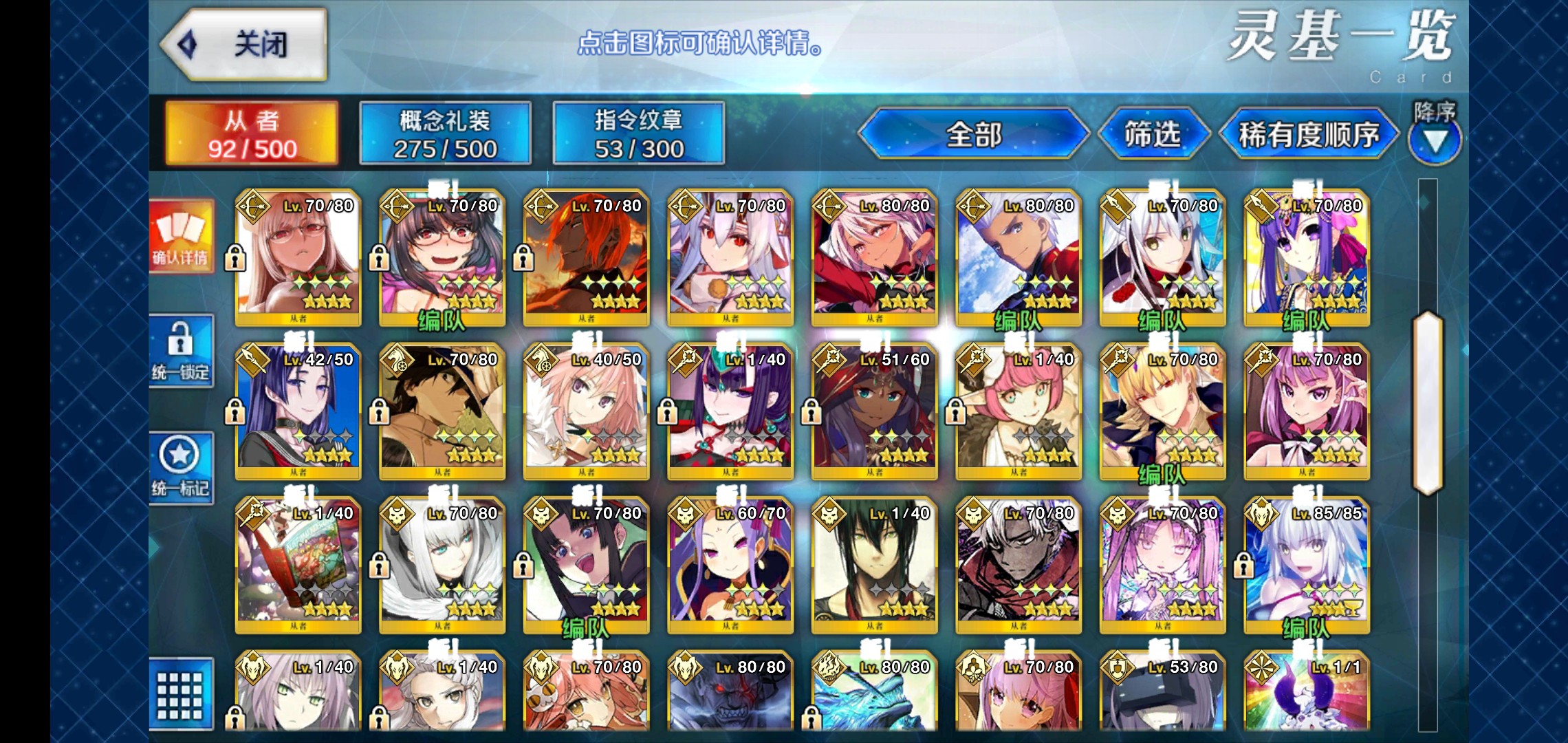1568x743 pixels.
Task: Select the pink-haired rider card Lv. 40/50
Action: click(586, 411)
